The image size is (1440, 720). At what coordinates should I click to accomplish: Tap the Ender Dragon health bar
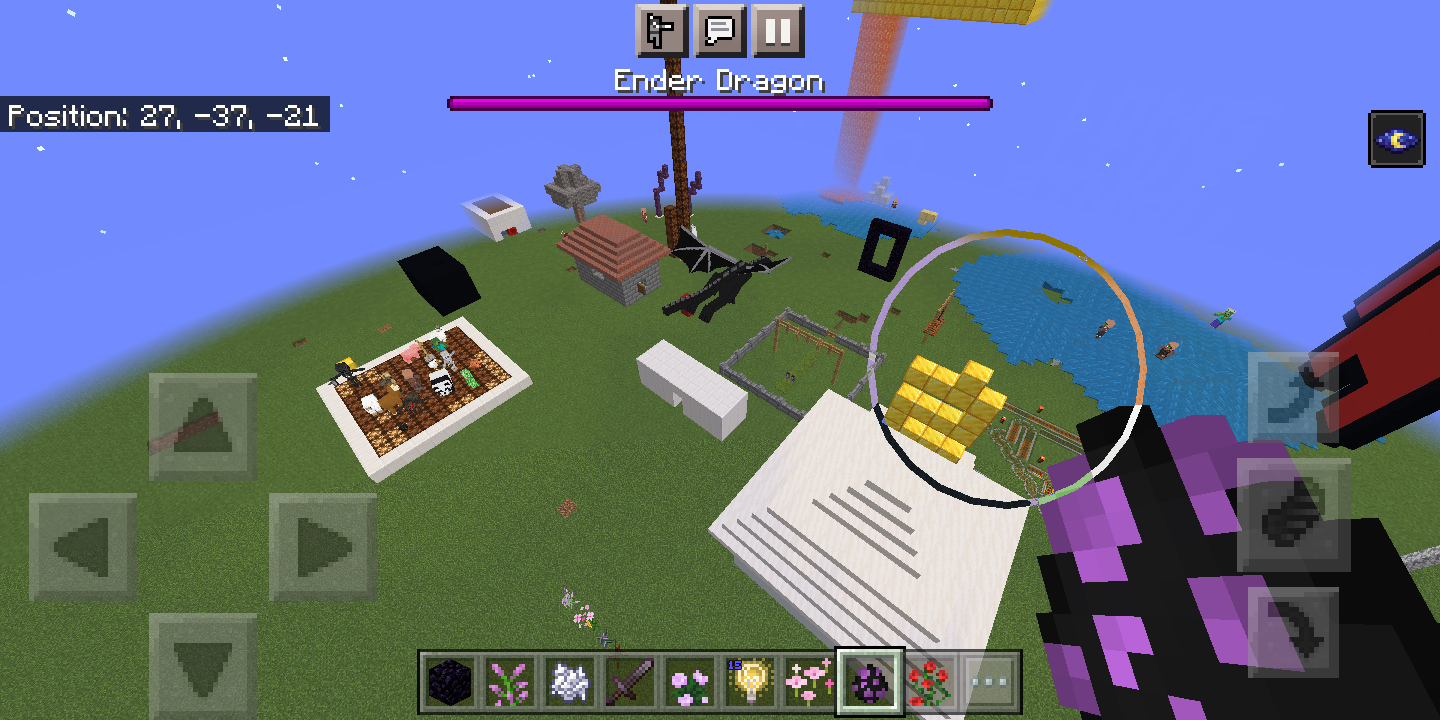(719, 101)
